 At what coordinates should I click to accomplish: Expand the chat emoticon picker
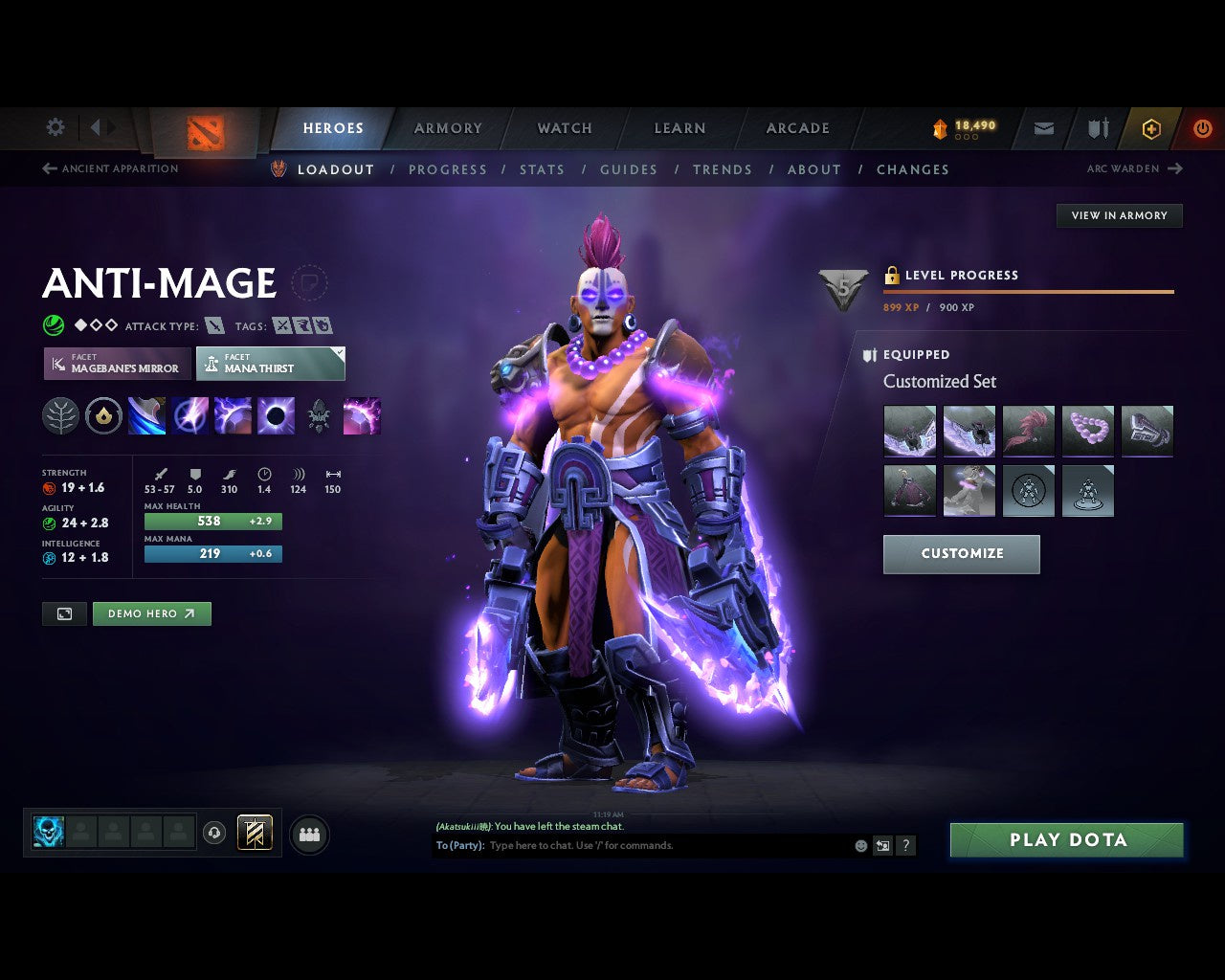pos(858,846)
